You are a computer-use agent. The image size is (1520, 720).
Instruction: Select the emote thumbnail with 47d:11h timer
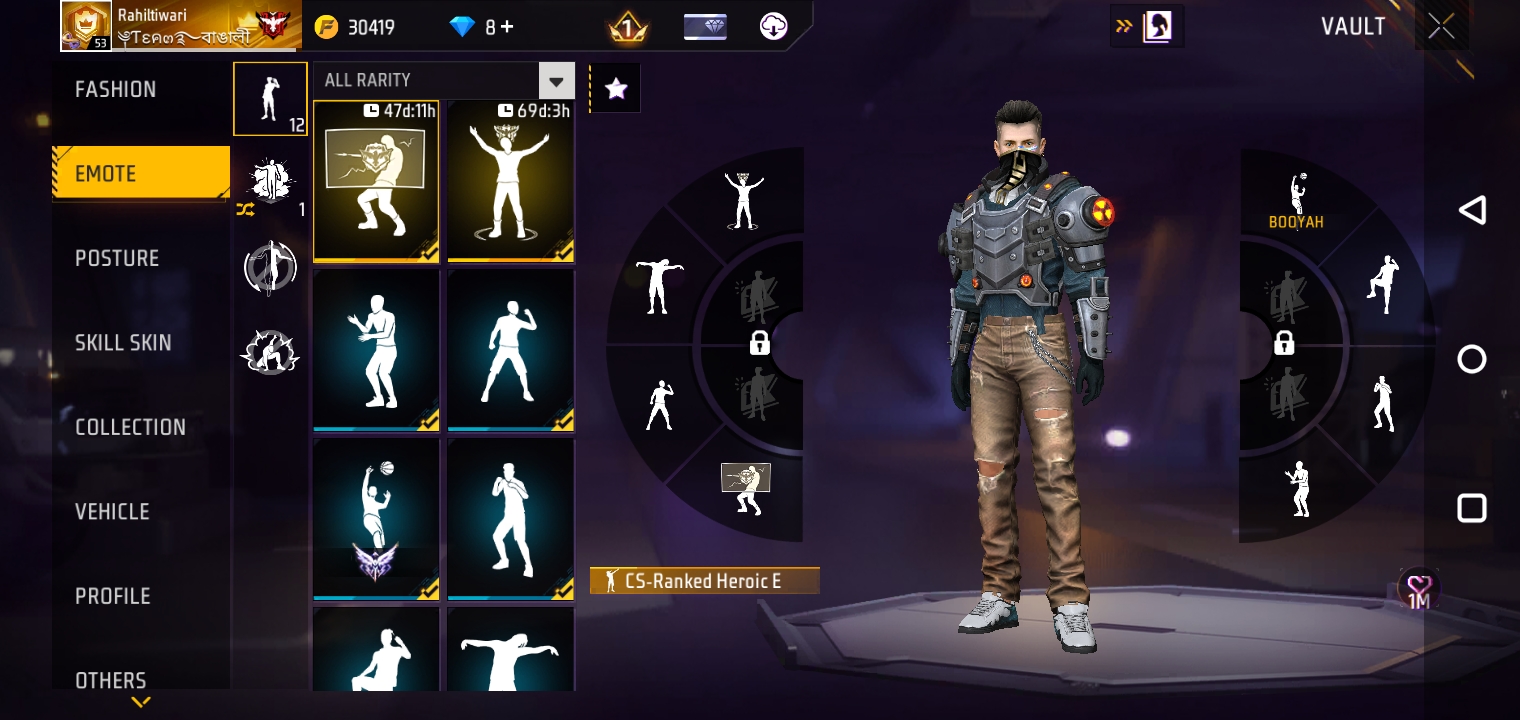point(376,181)
